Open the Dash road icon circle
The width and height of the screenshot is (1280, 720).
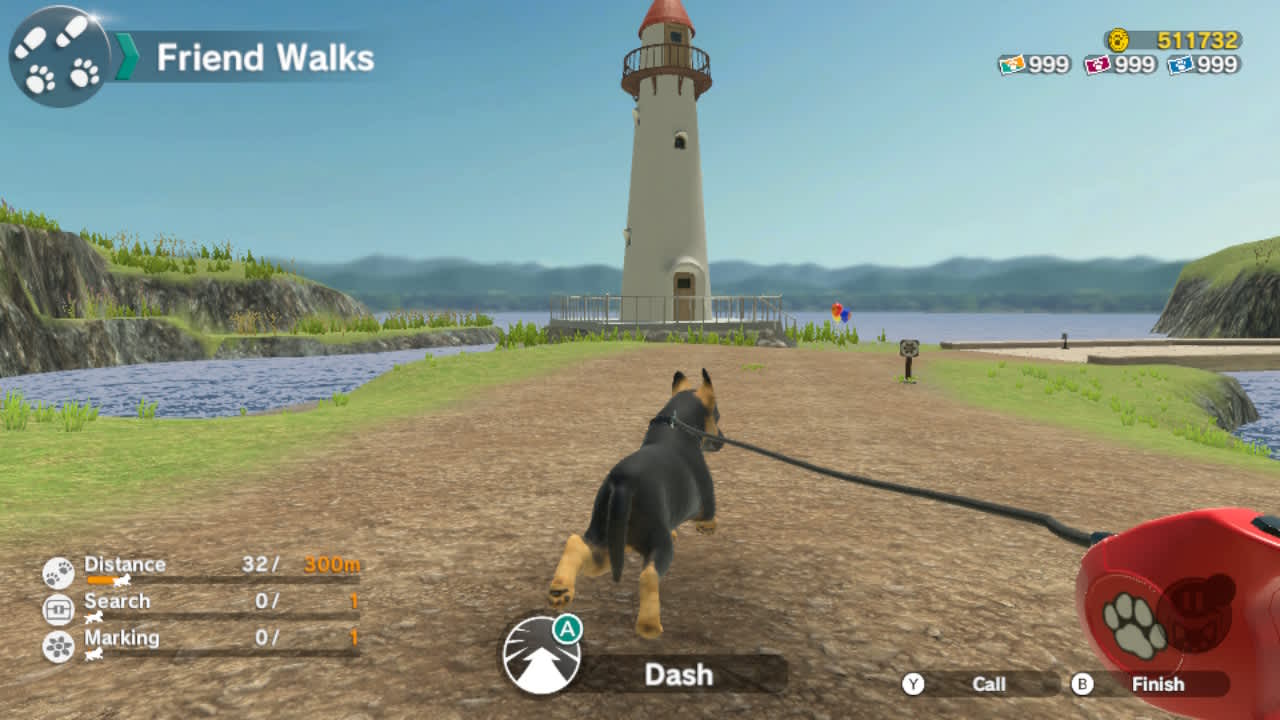point(542,657)
